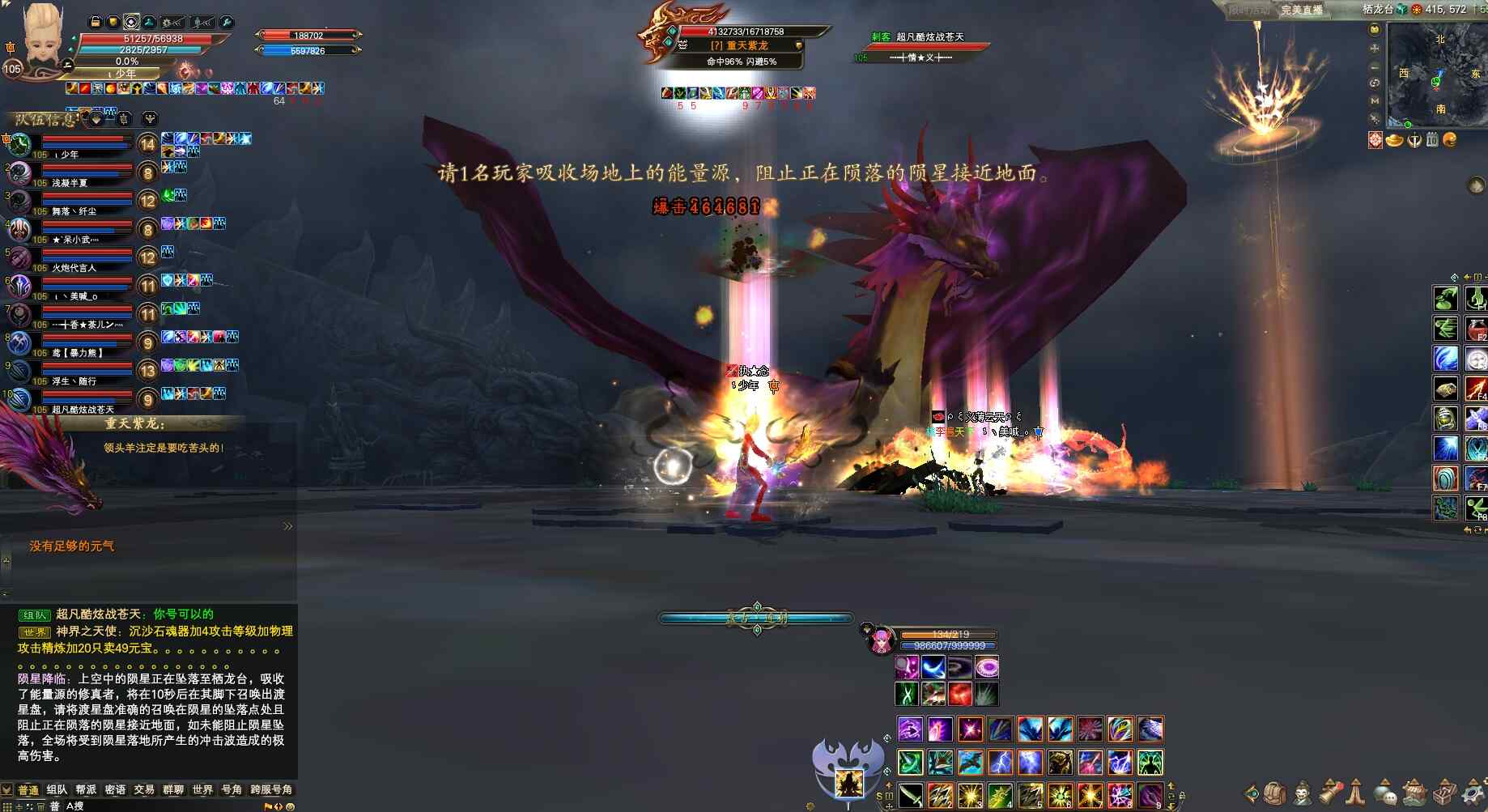Switch to the 组队 chat tab
This screenshot has height=812, width=1488.
click(x=57, y=789)
